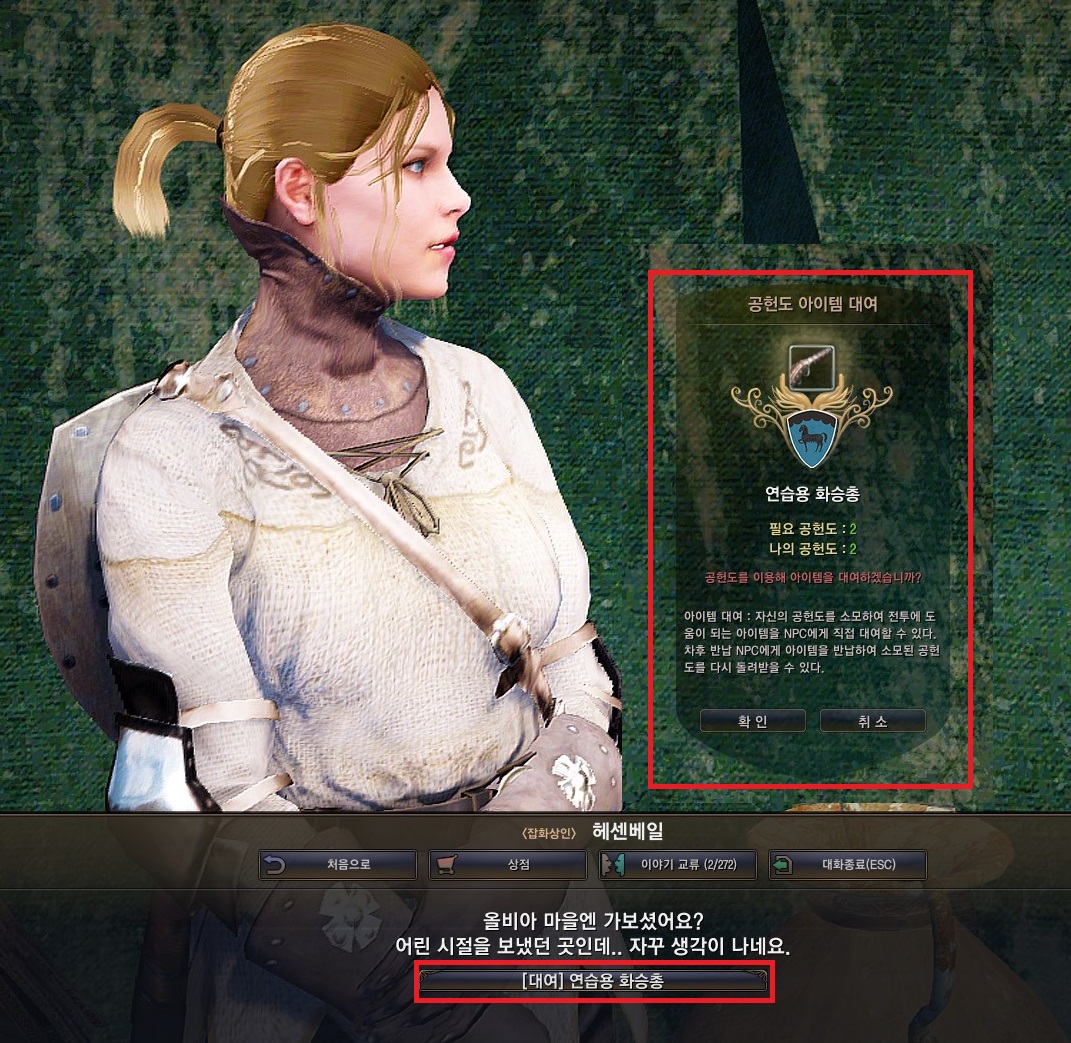Confirm the rental with the 확인 button
The width and height of the screenshot is (1071, 1043).
pos(752,721)
